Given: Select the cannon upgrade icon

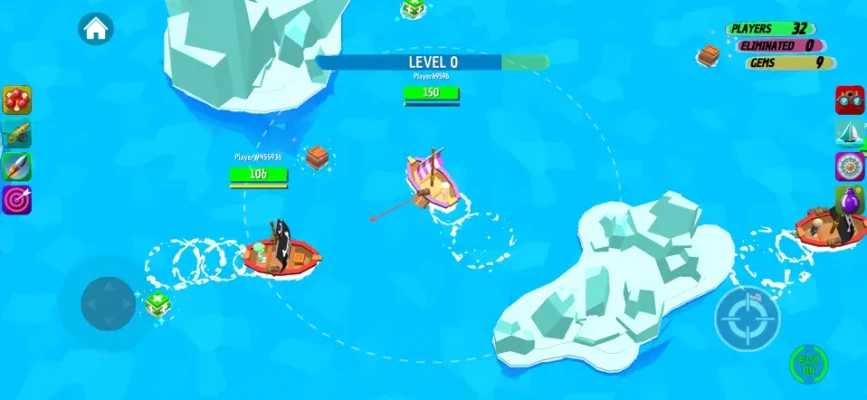Looking at the screenshot, I should pos(17,134).
